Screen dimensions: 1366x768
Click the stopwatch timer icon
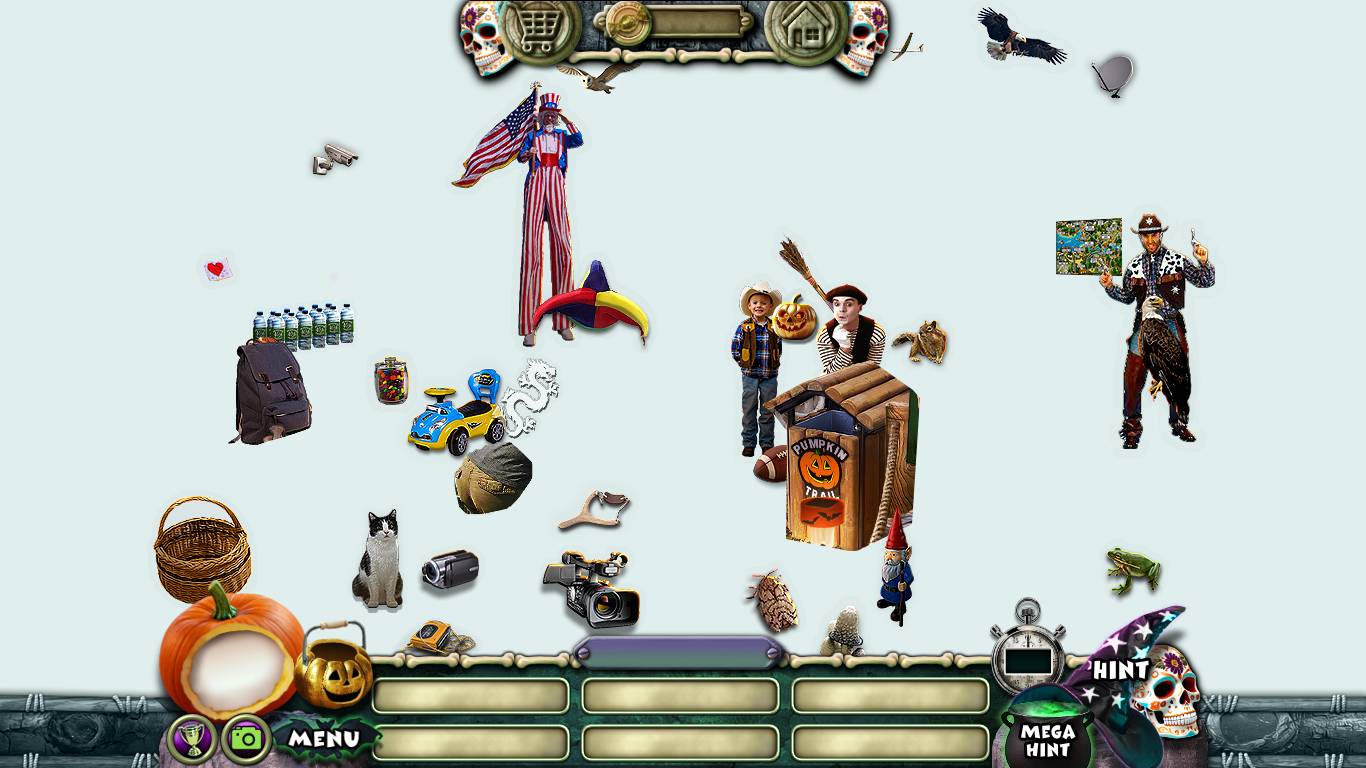[1028, 652]
